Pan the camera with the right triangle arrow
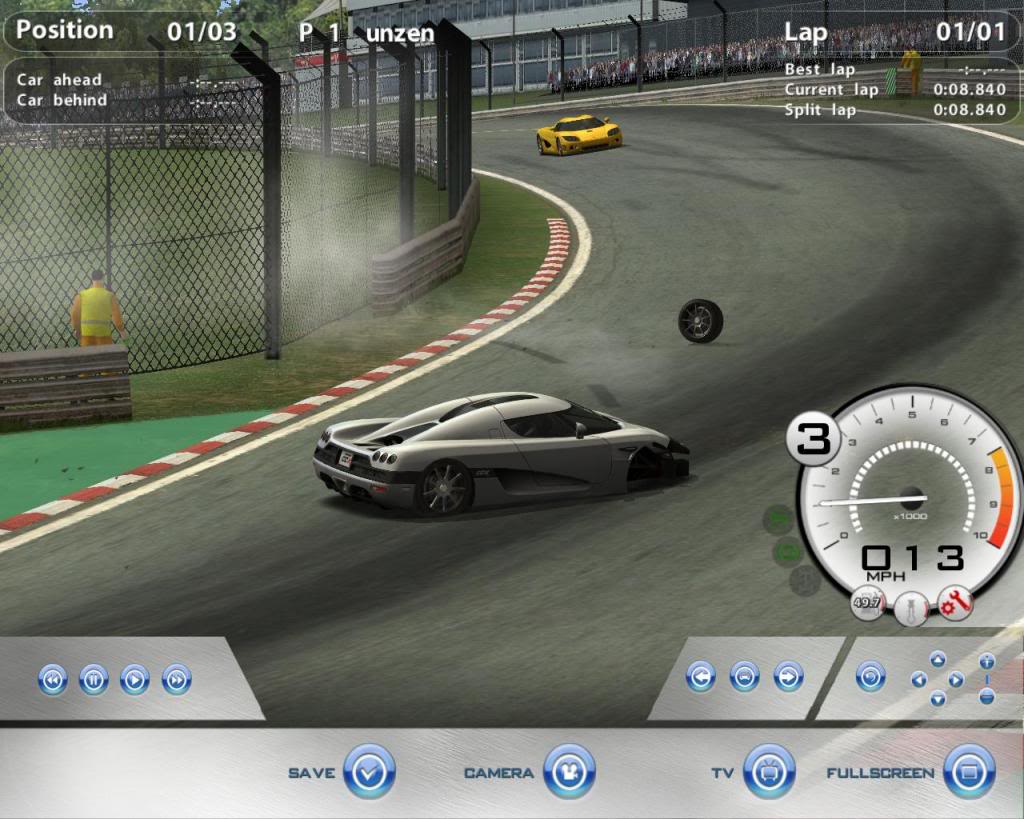Image resolution: width=1024 pixels, height=819 pixels. [x=956, y=680]
